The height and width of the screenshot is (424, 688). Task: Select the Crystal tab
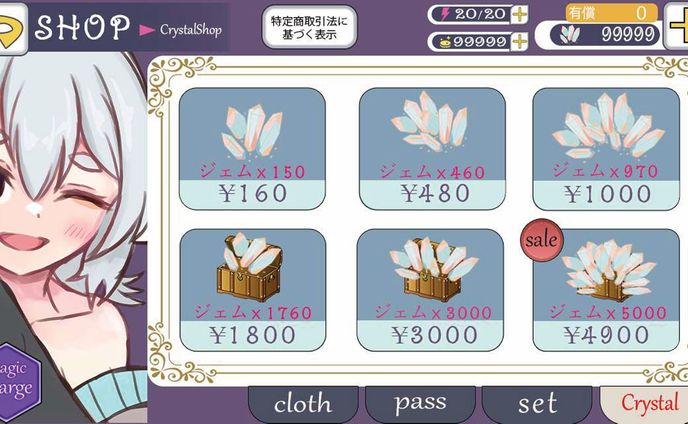[x=647, y=404]
